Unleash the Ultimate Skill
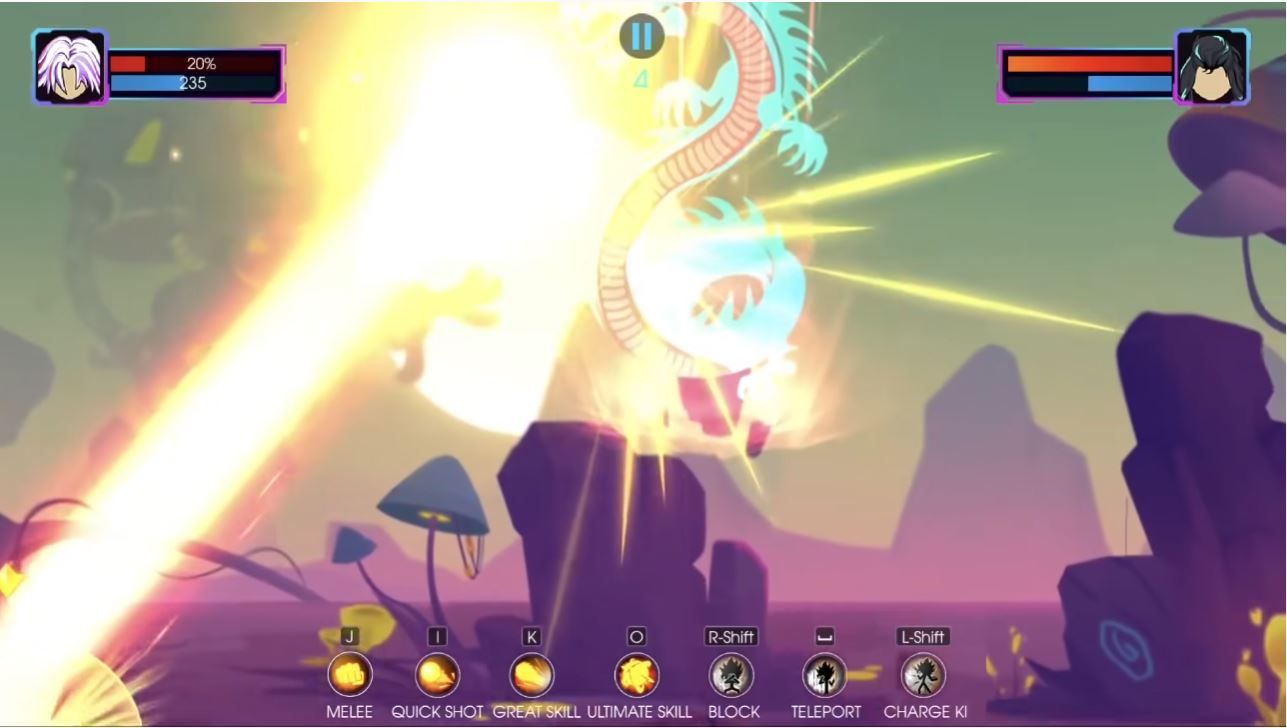This screenshot has height=728, width=1287. tap(637, 675)
